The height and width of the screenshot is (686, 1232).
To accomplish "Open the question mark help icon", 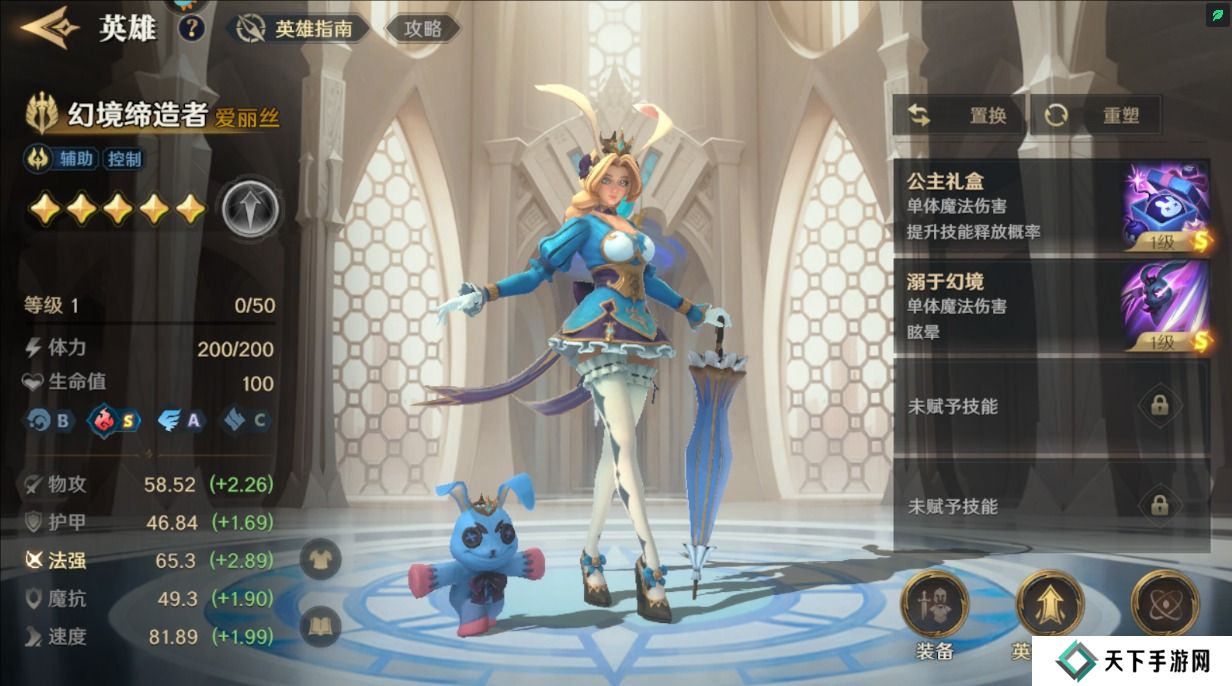I will pyautogui.click(x=191, y=28).
